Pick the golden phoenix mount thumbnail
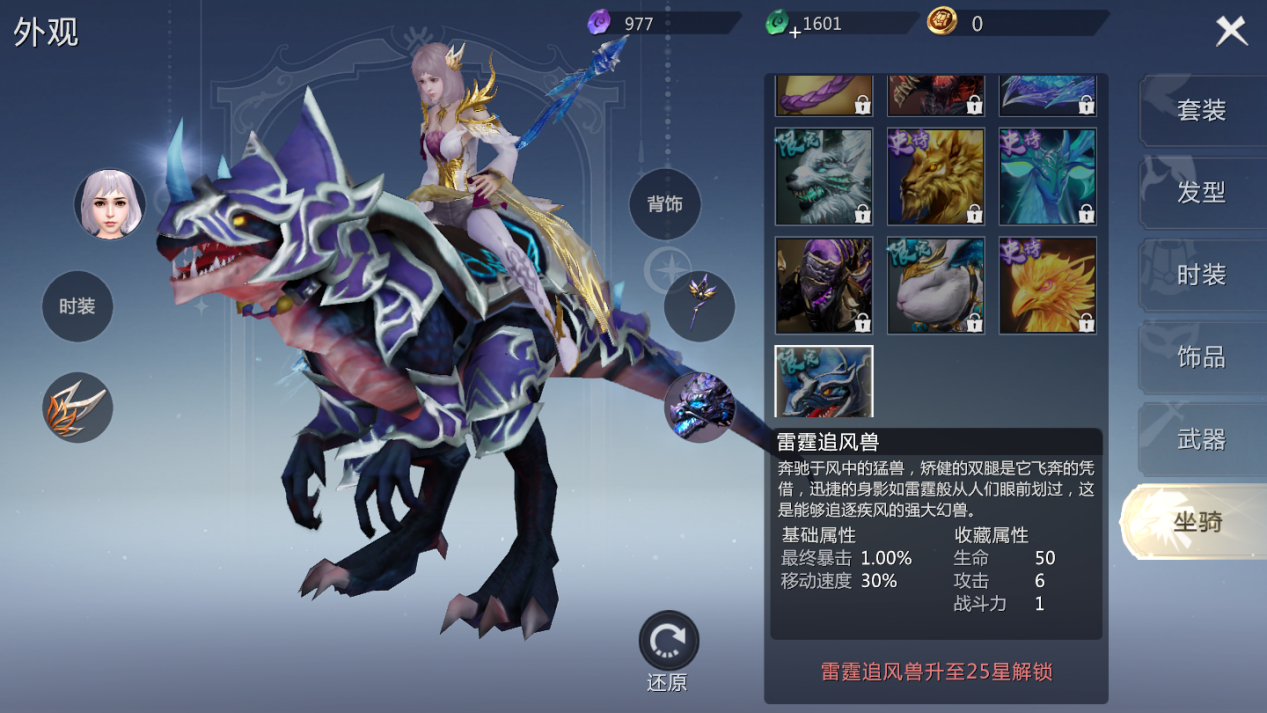The height and width of the screenshot is (713, 1267). click(1047, 285)
